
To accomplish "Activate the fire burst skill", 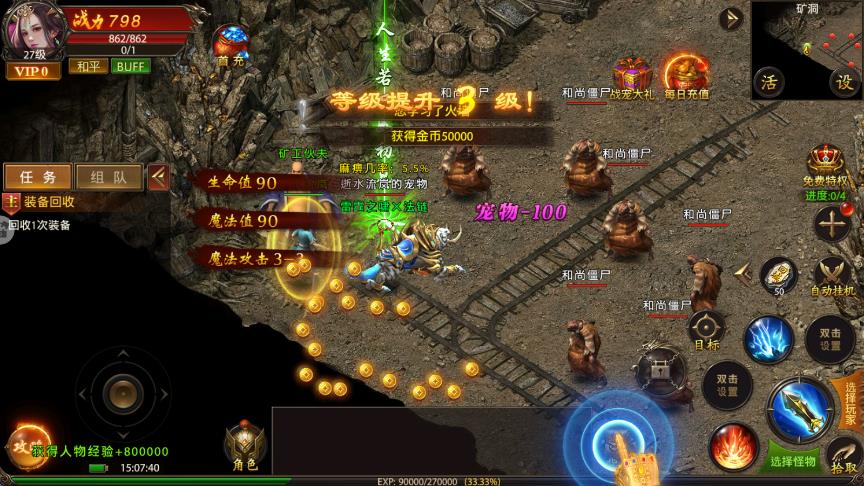I will click(x=731, y=445).
